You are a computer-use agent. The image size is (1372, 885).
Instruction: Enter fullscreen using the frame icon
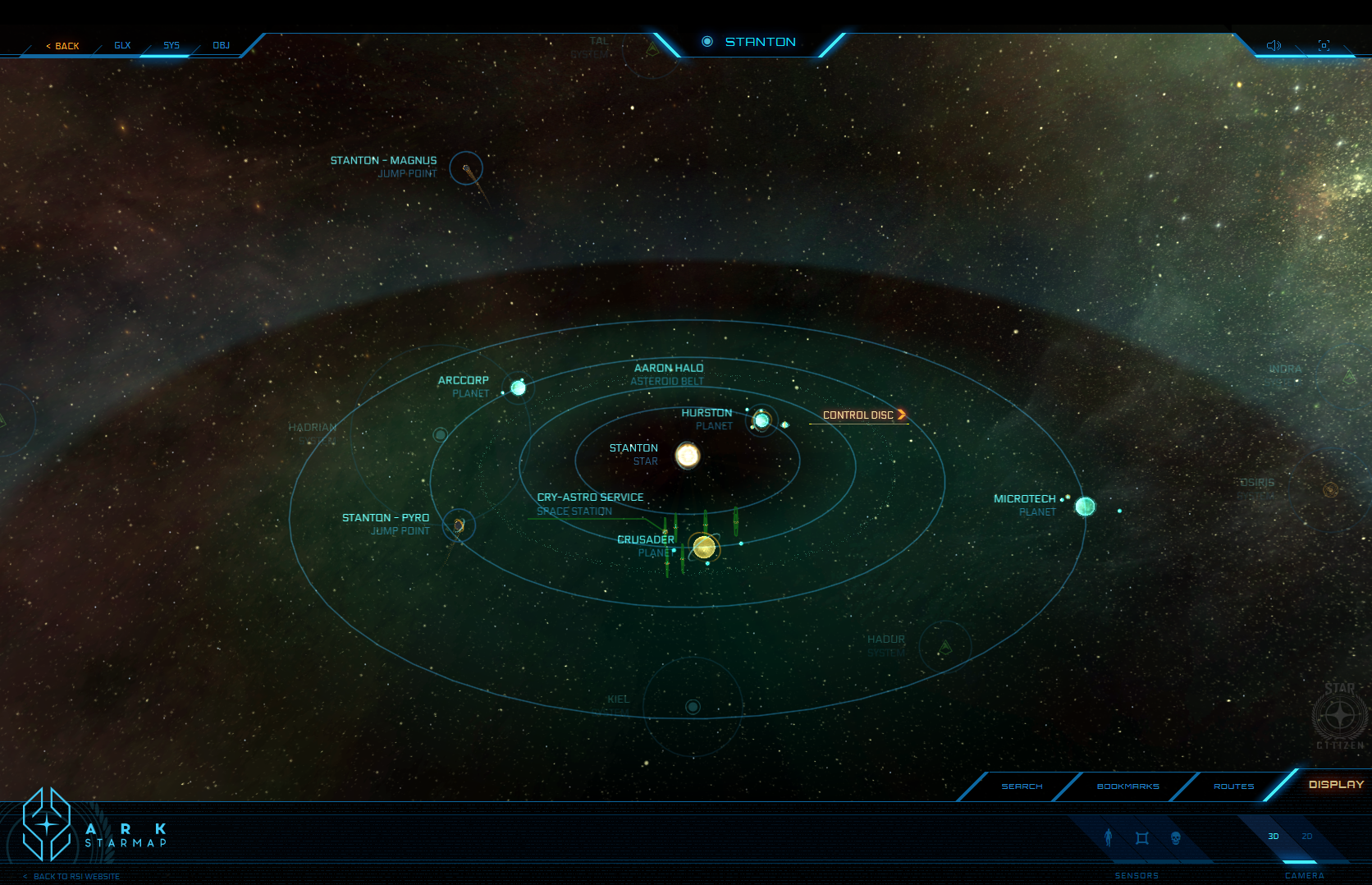click(1324, 45)
